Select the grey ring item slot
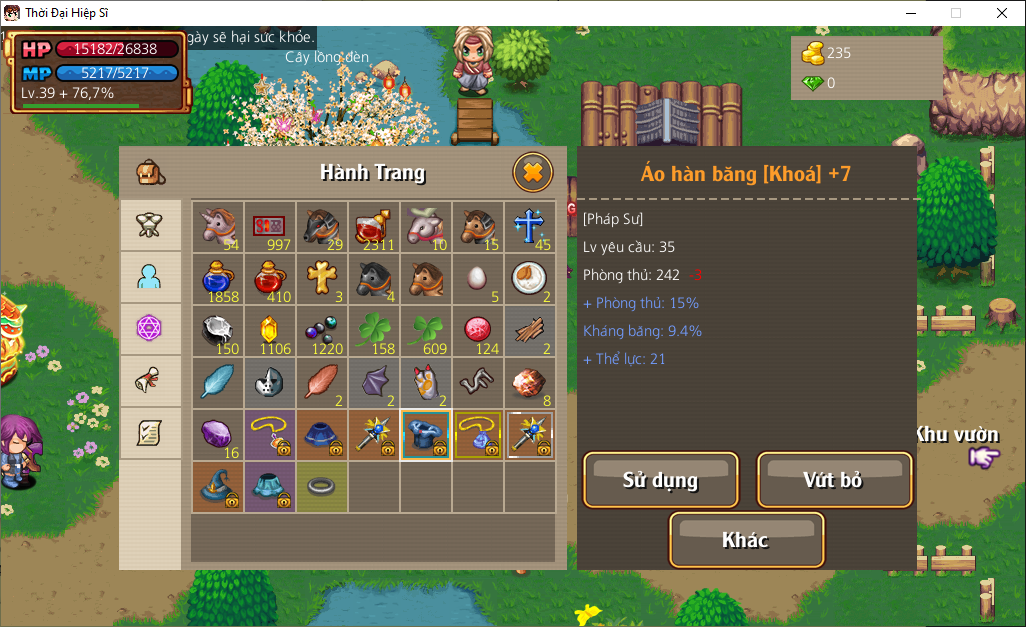 pos(322,487)
